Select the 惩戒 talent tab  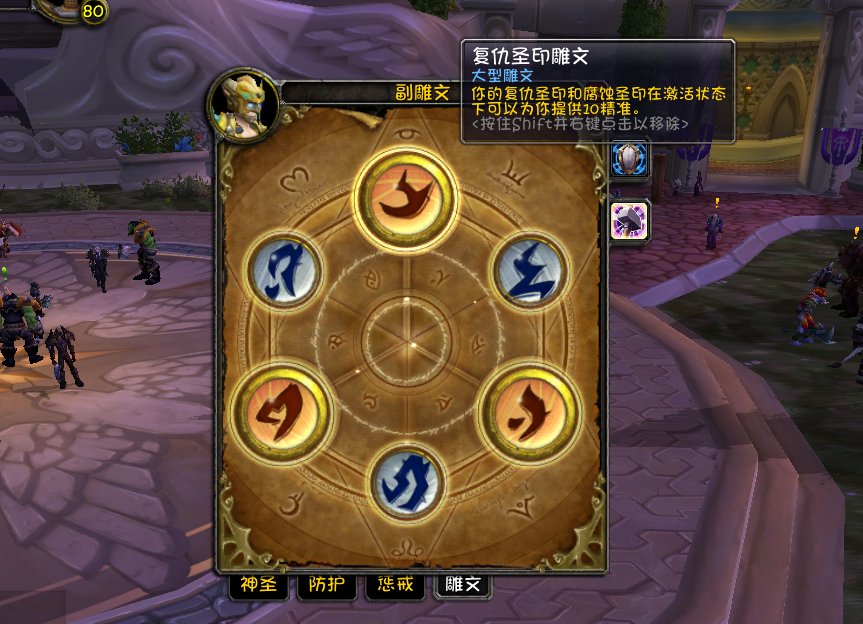click(x=394, y=586)
